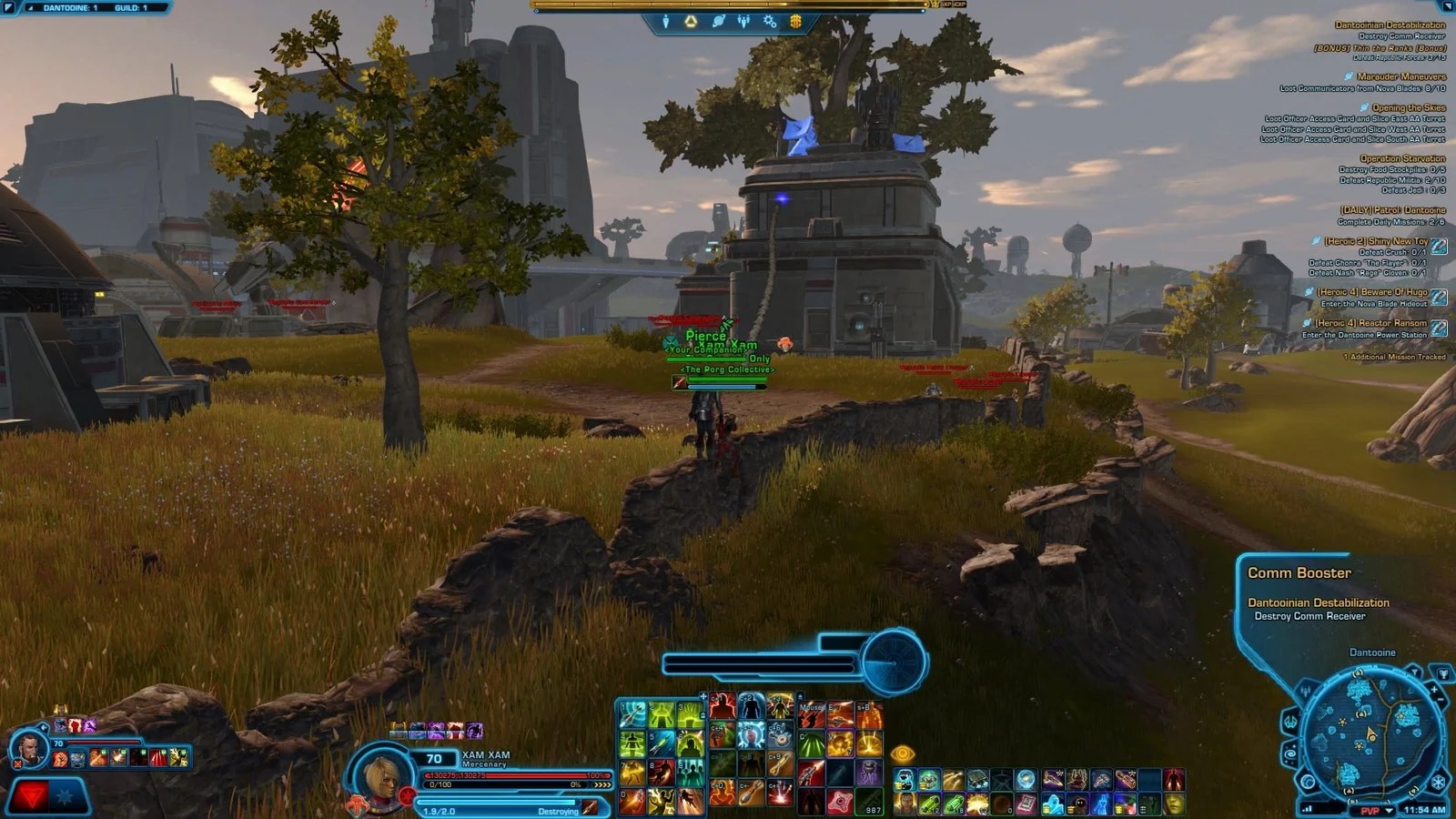Open the Heroic 2 Shiny New Toy quest icon
Image resolution: width=1456 pixels, height=819 pixels.
(1440, 246)
